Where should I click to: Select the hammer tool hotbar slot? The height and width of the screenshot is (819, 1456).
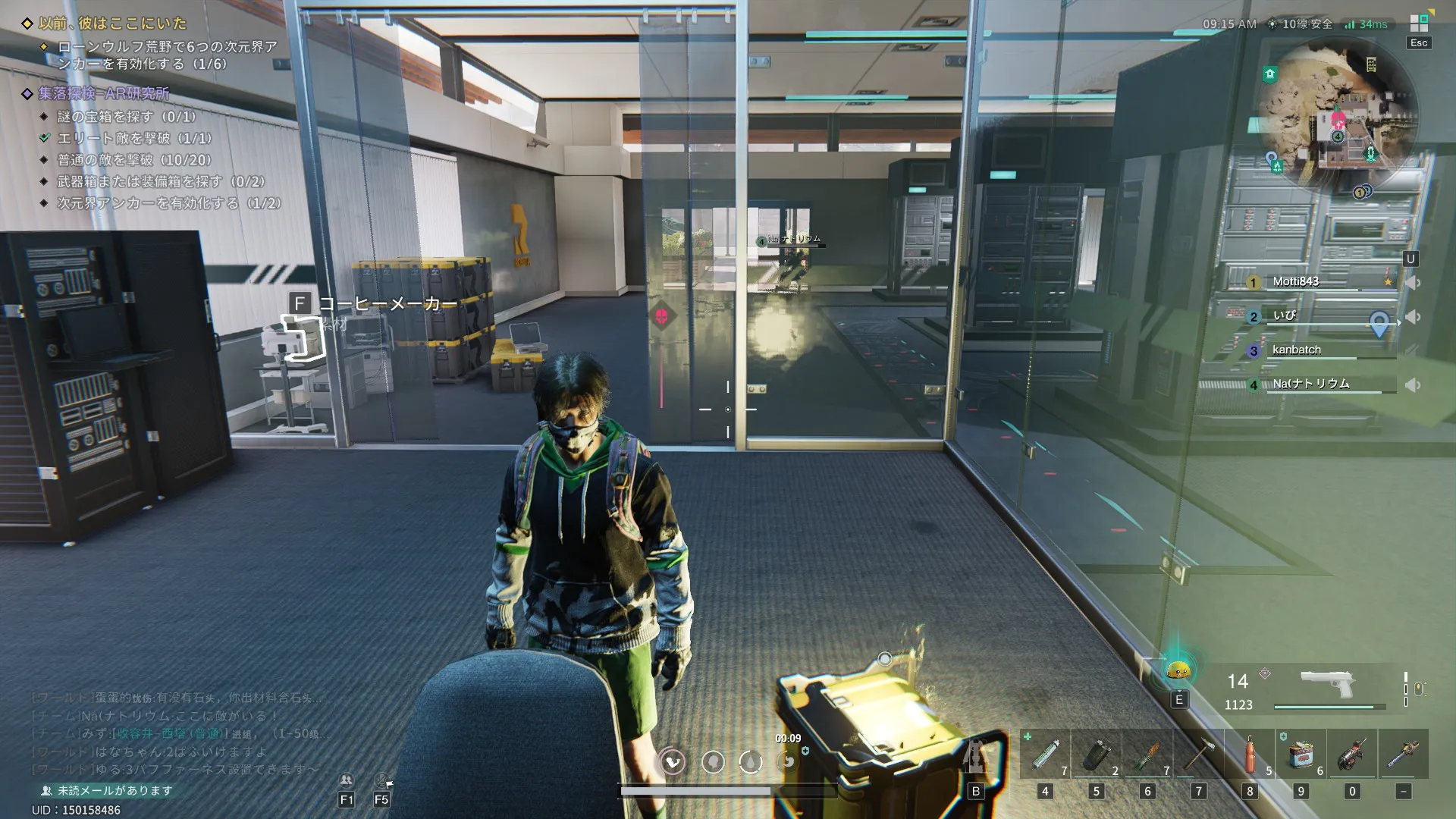[x=1199, y=755]
